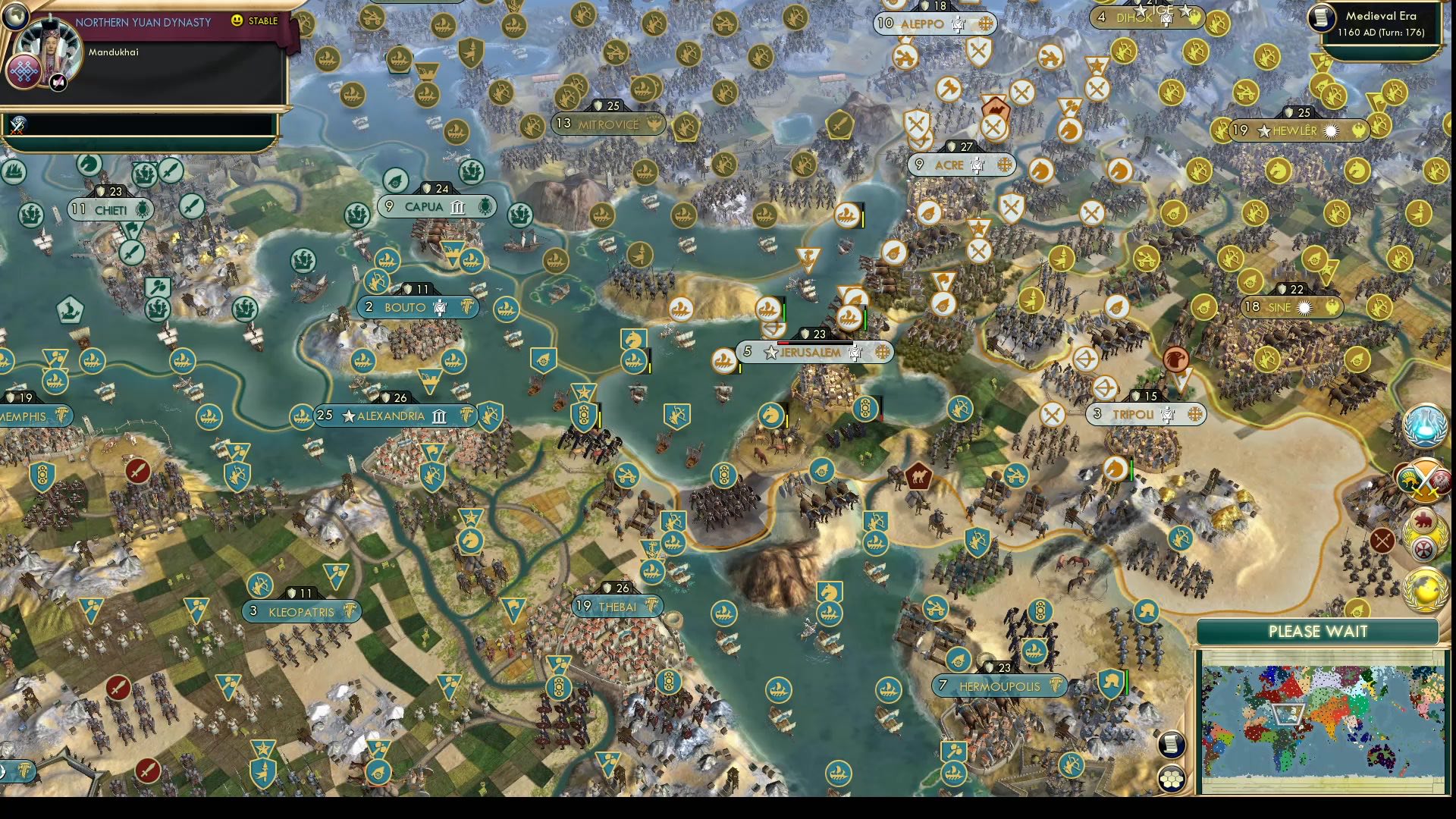Screen dimensions: 1456x819
Task: Click the Kleopatris city banner
Action: (x=301, y=612)
